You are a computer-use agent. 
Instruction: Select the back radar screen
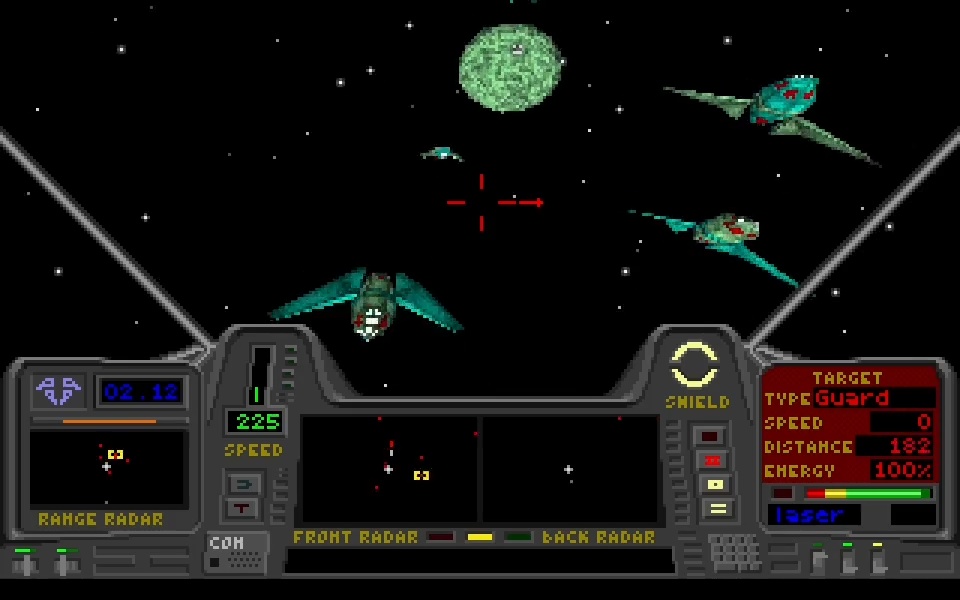pos(569,469)
